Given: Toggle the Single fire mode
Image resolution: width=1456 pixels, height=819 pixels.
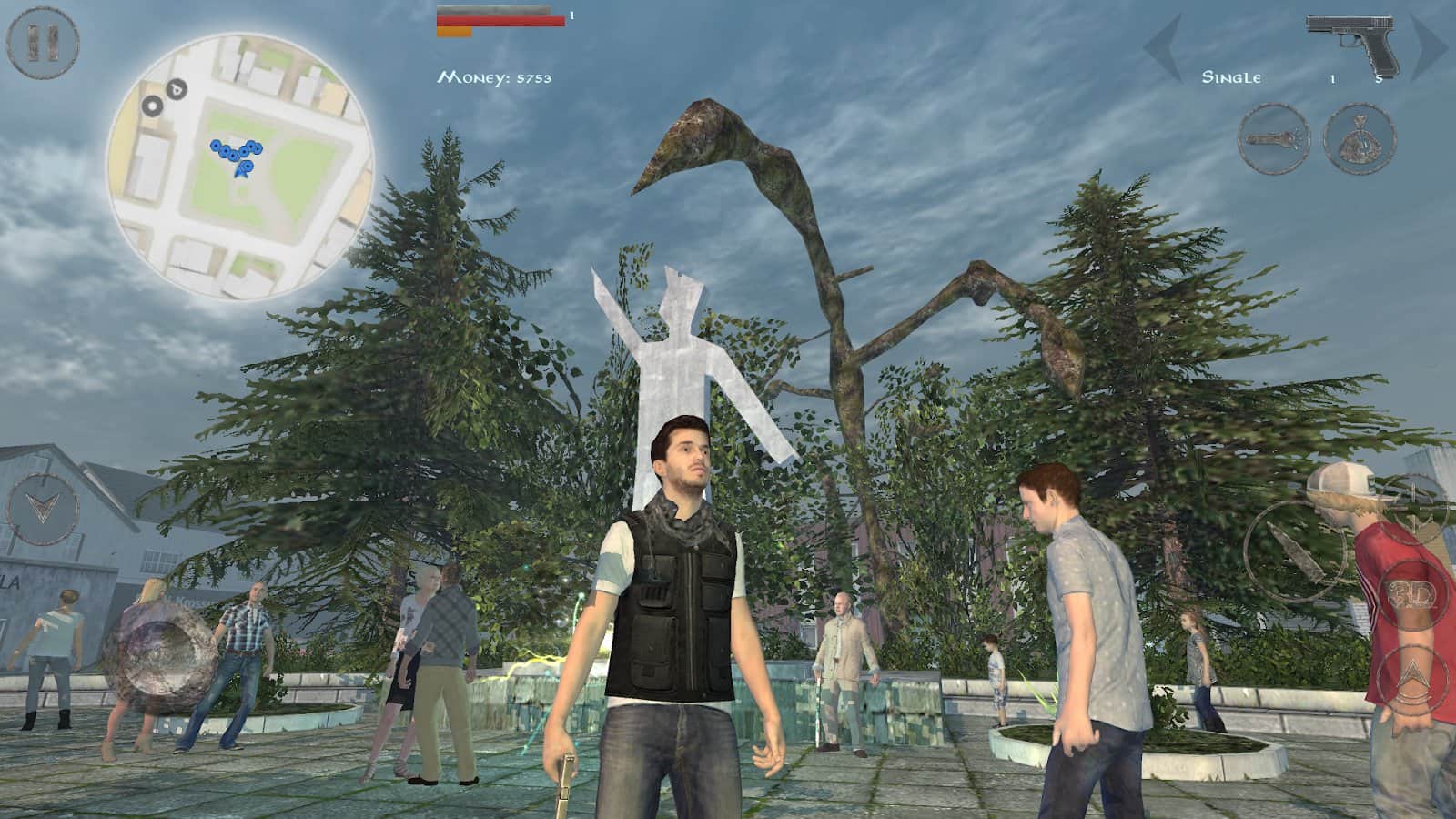Looking at the screenshot, I should 1230,78.
